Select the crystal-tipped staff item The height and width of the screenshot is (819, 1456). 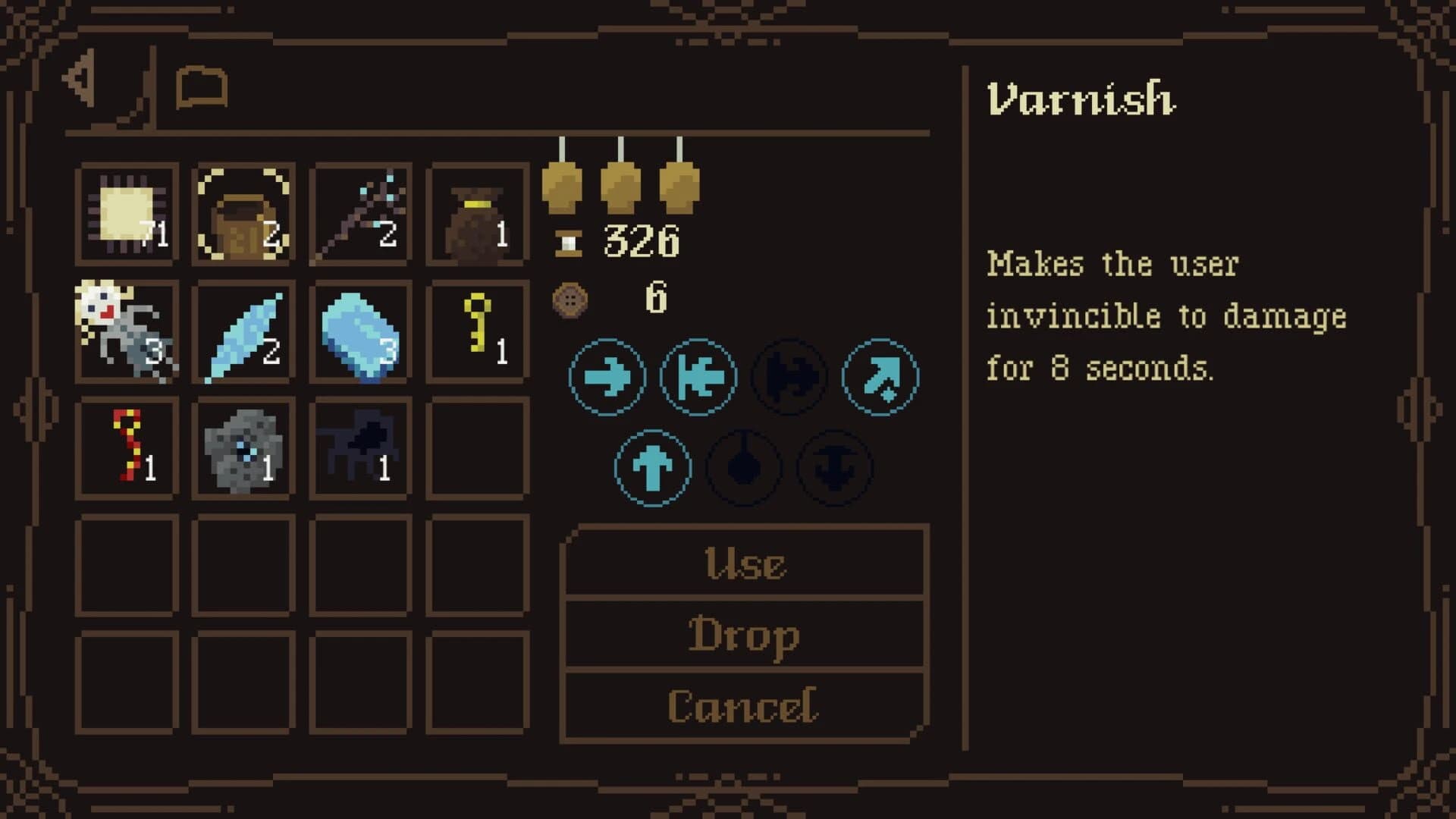coord(360,212)
